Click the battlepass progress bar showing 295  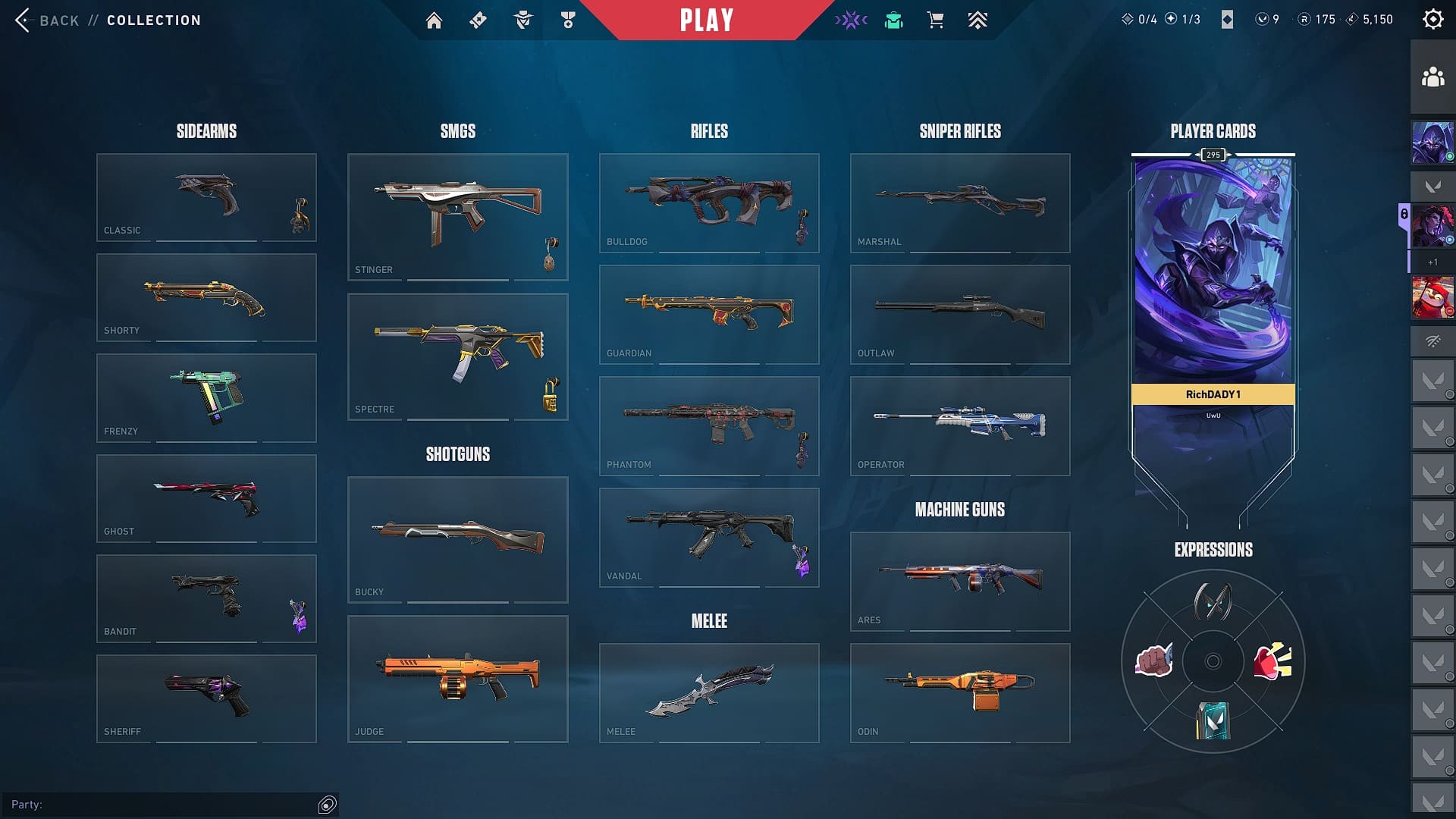coord(1213,155)
